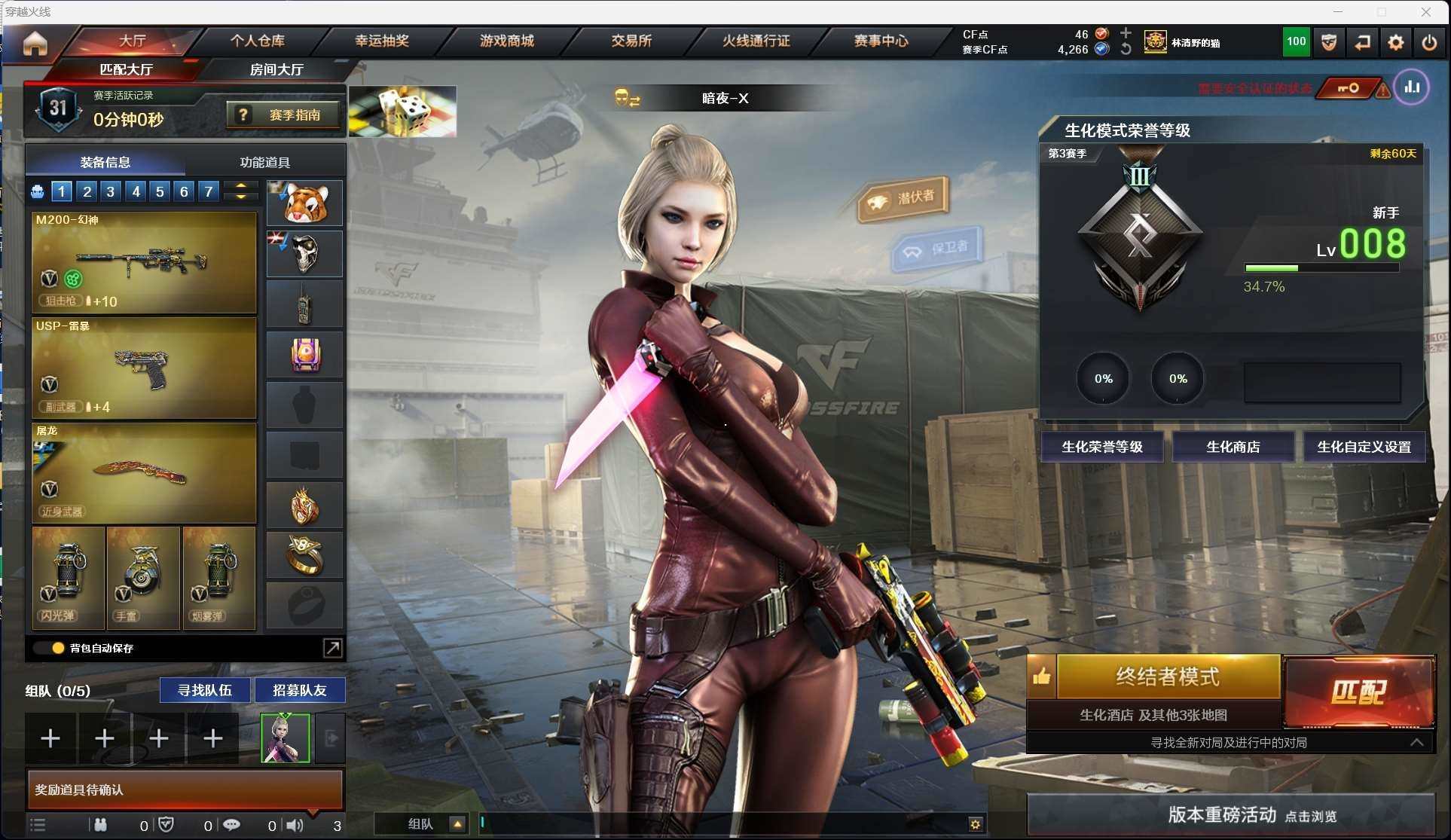Go to 个人仓库 personal storage
Image resolution: width=1451 pixels, height=840 pixels.
point(258,41)
